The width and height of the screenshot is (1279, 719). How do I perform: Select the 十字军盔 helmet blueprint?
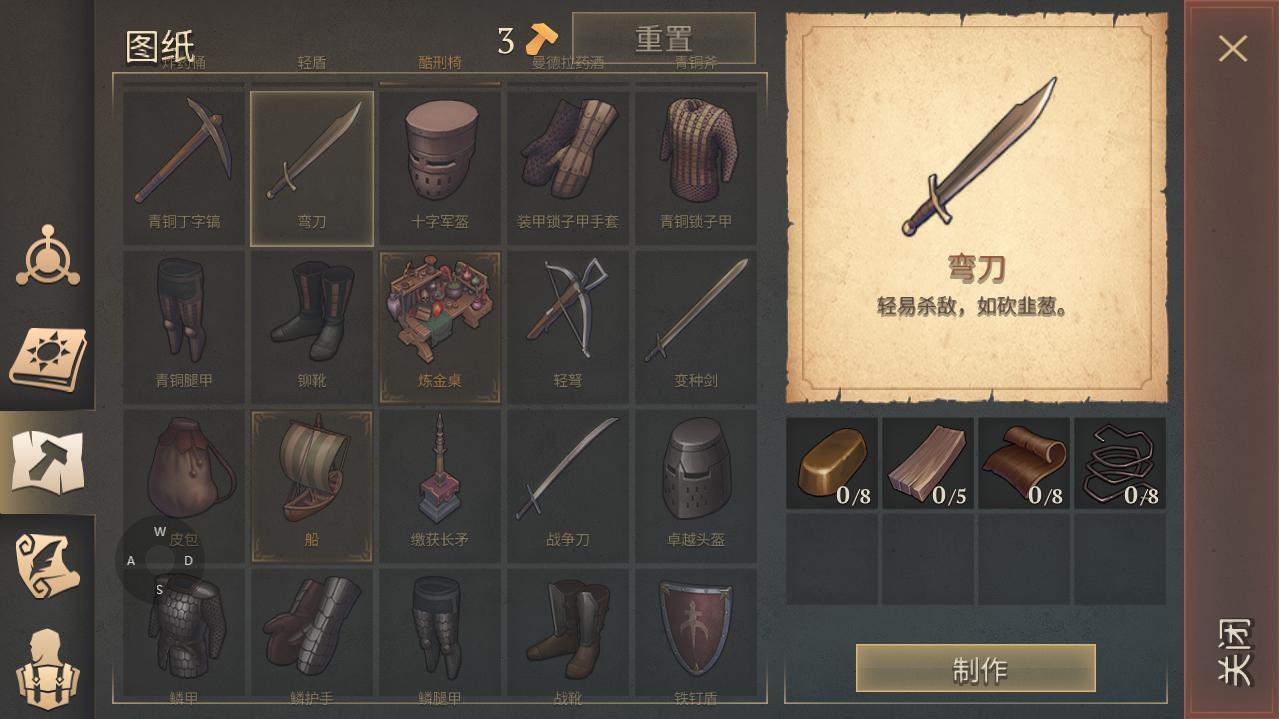tap(440, 167)
